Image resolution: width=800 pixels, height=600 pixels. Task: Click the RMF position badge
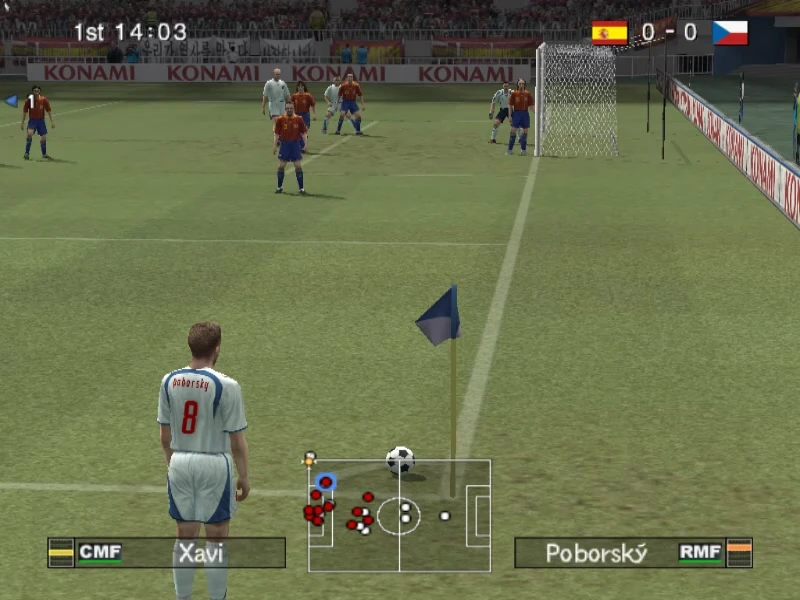pos(700,552)
